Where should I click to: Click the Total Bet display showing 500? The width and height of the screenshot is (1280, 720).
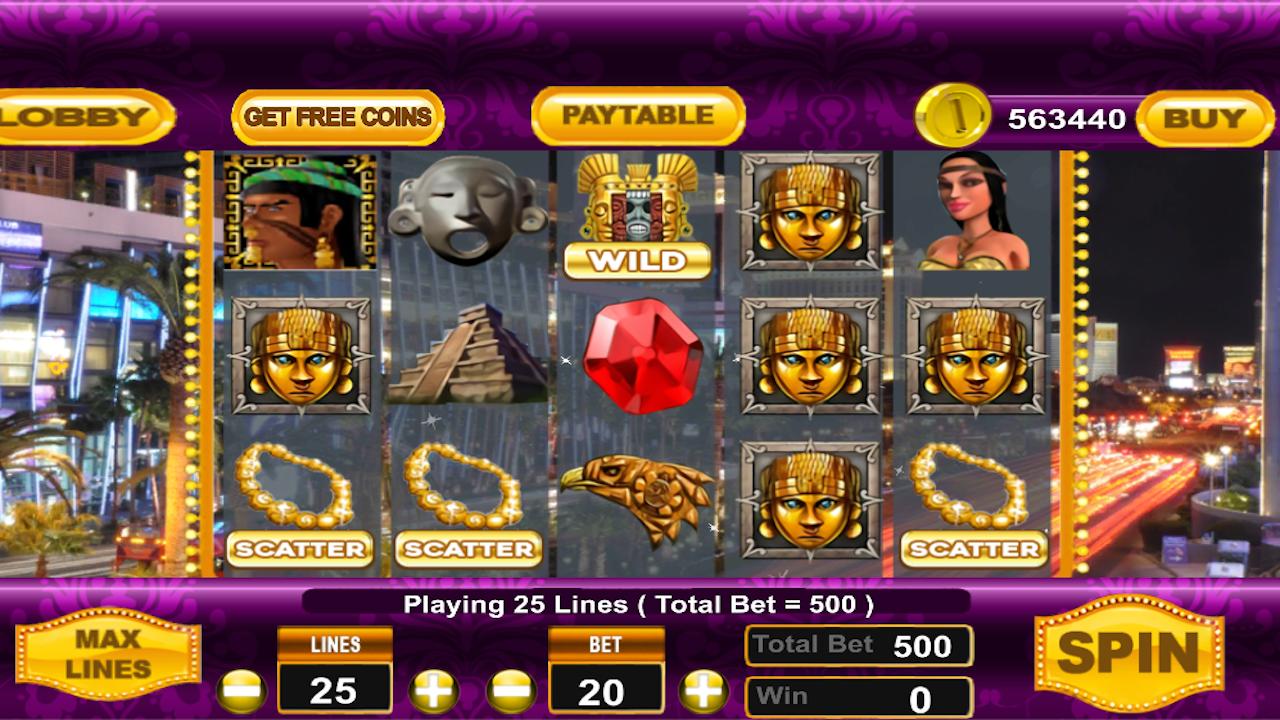[858, 646]
